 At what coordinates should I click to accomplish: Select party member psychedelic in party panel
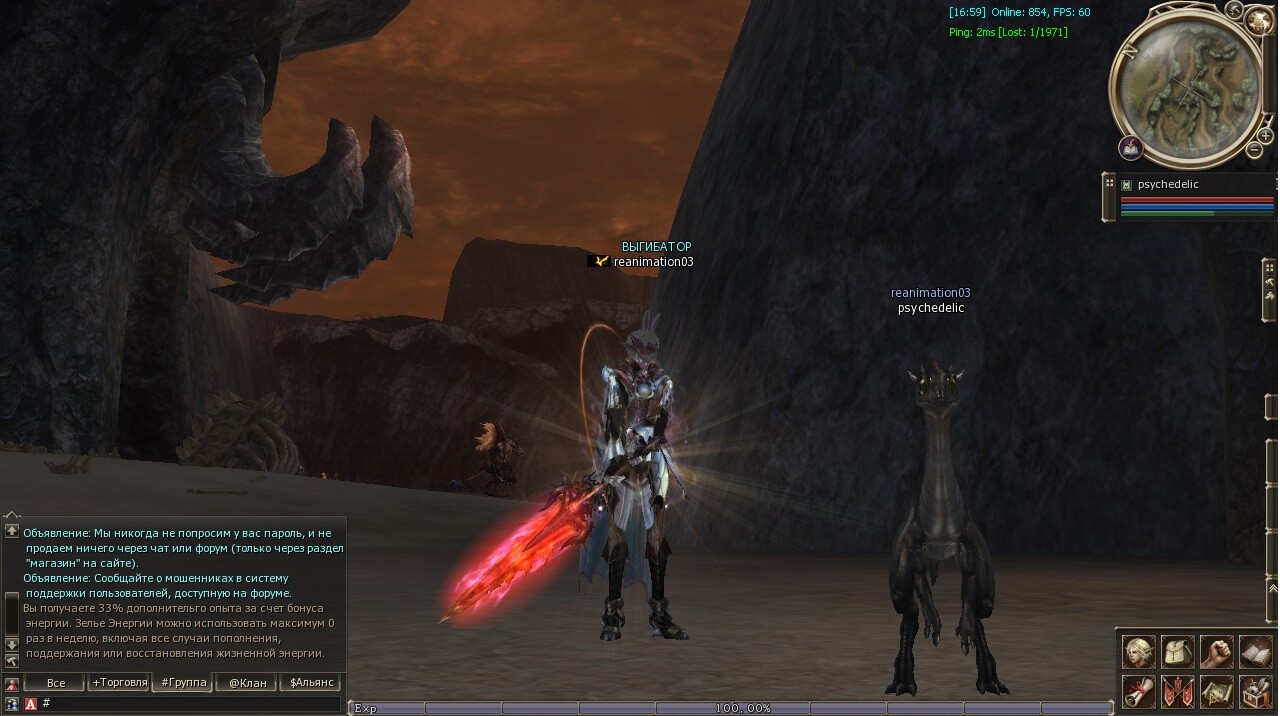pyautogui.click(x=1168, y=185)
